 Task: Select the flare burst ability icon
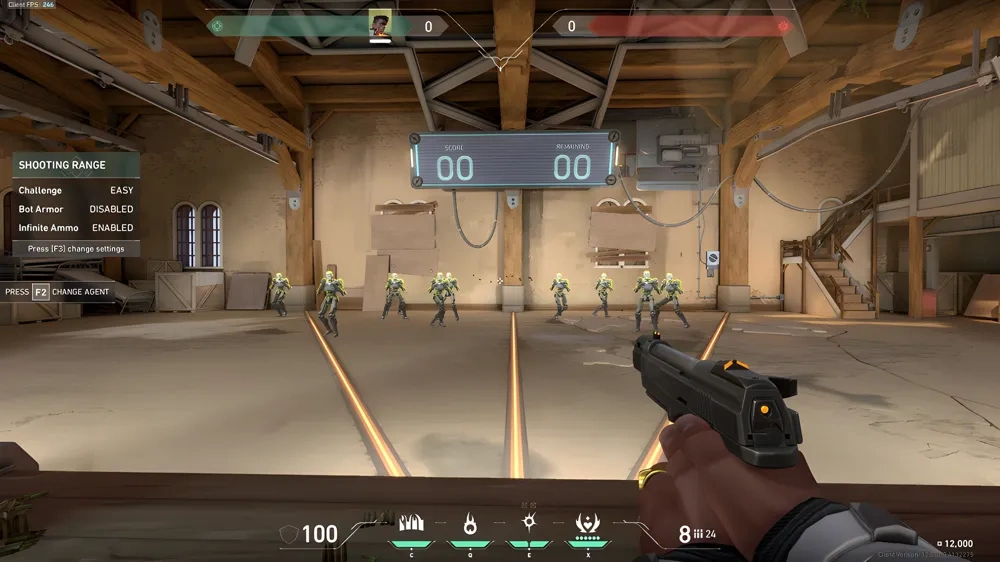(x=529, y=523)
